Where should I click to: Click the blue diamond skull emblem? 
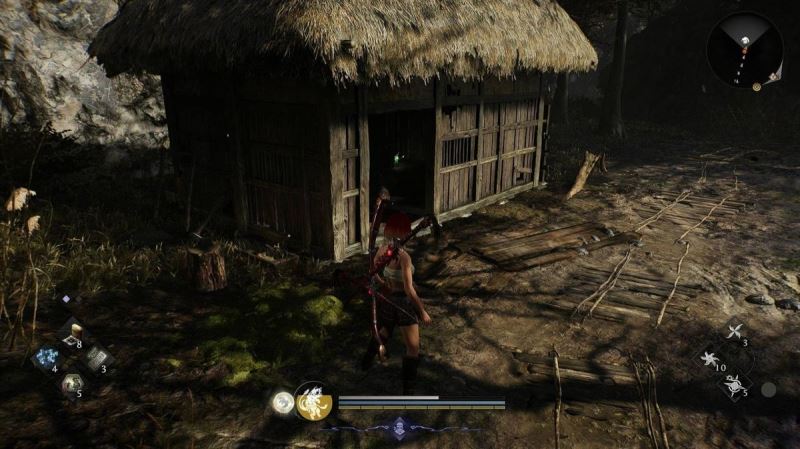click(401, 427)
